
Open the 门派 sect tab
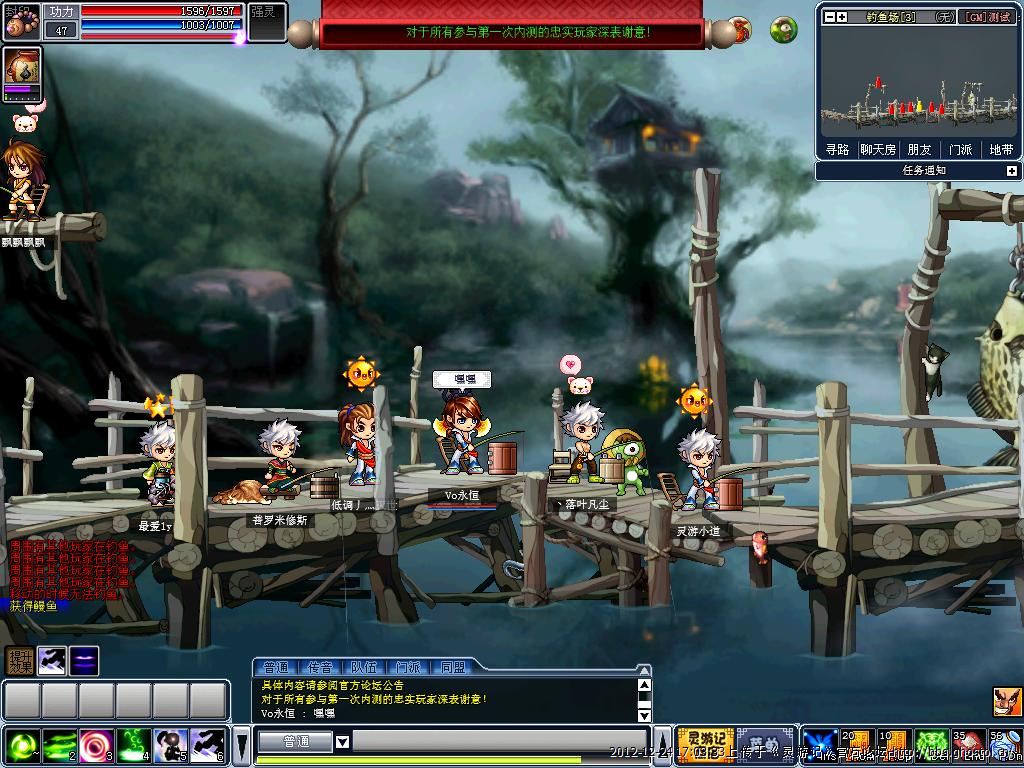tap(960, 150)
